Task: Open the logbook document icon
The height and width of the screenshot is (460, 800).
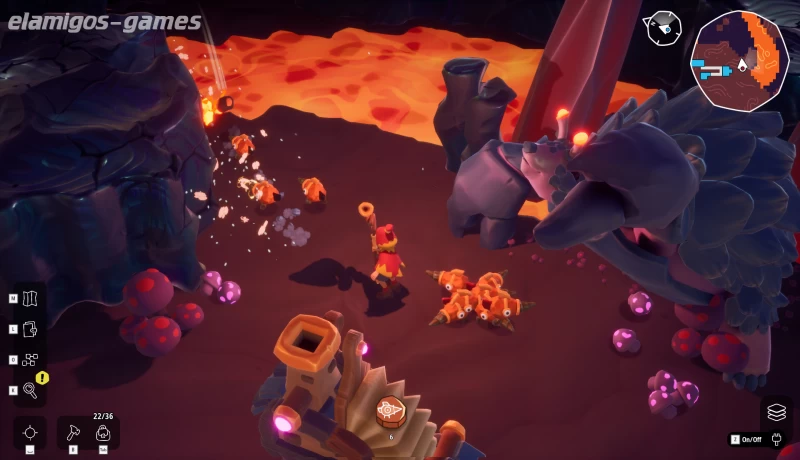Action: pos(29,328)
